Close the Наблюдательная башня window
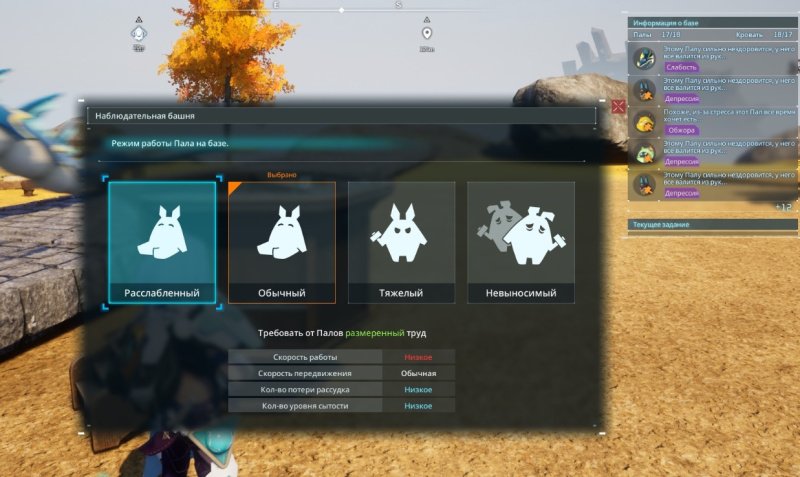Image resolution: width=800 pixels, height=477 pixels. (x=618, y=105)
